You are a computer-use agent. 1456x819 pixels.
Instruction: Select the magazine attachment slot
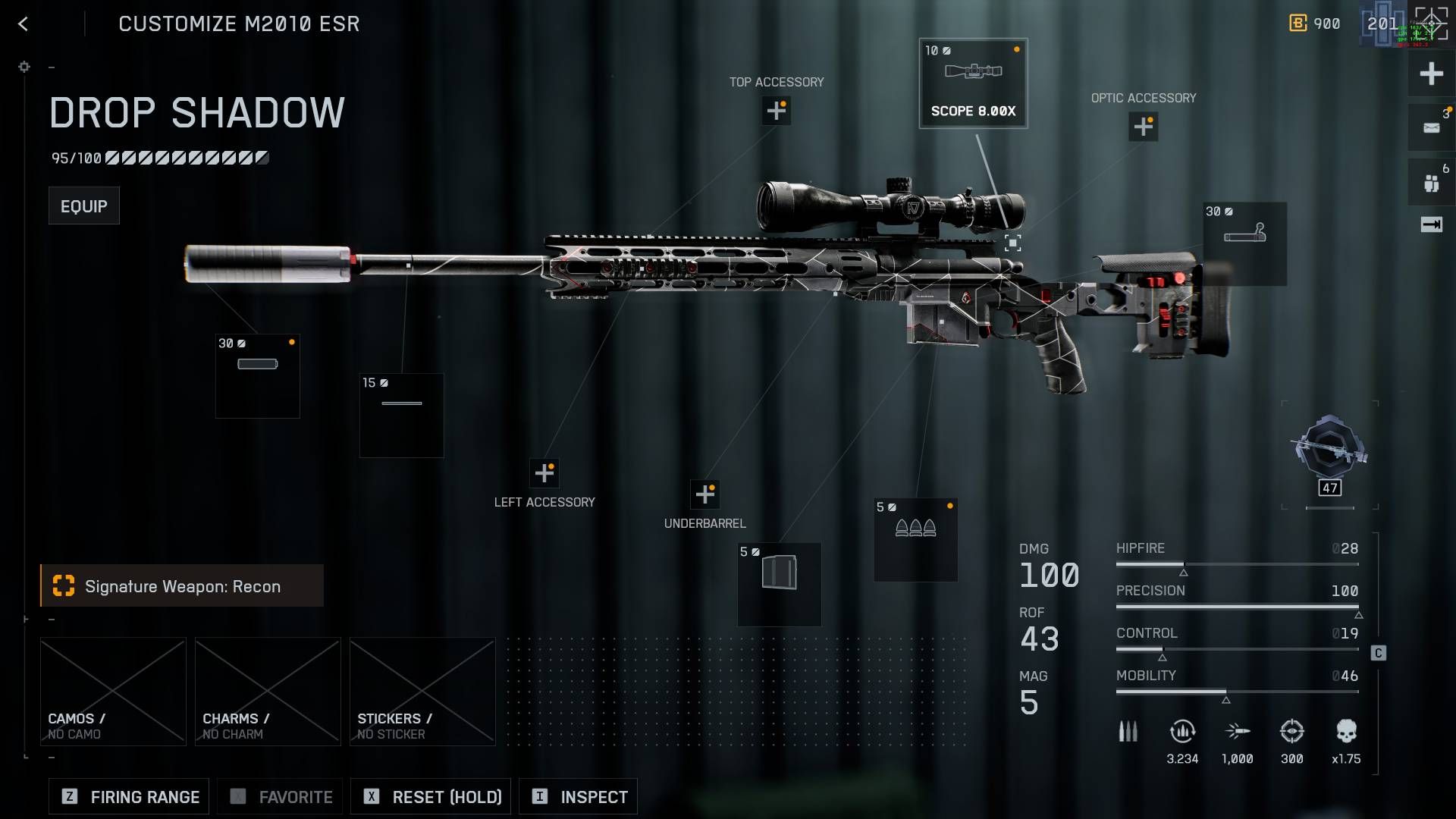(x=779, y=584)
